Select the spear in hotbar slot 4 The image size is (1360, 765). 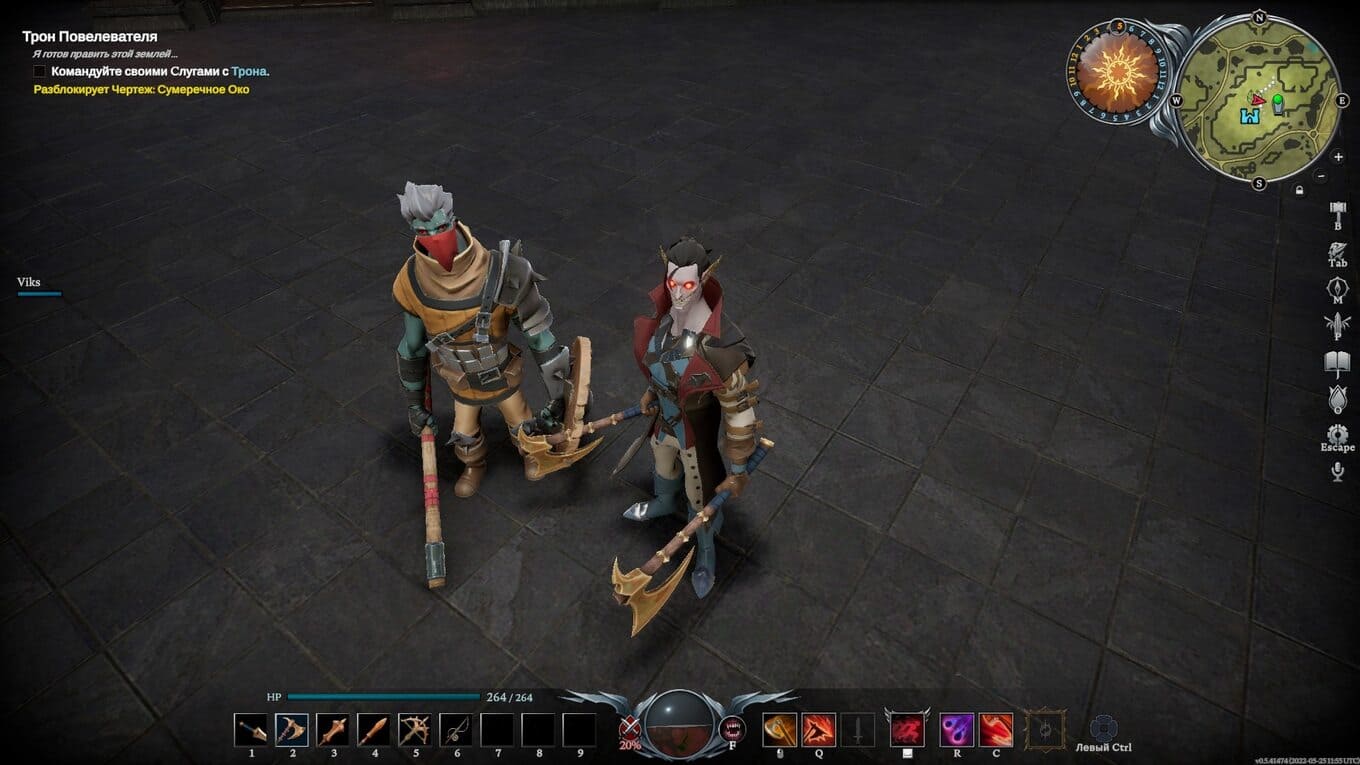(x=374, y=730)
